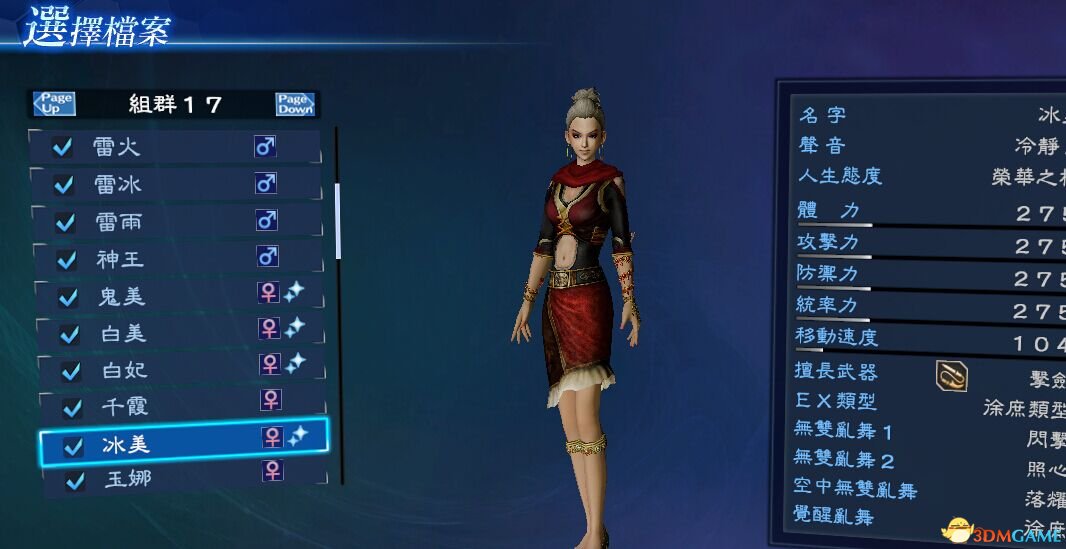Toggle the checkbox next to 玉娜
Image resolution: width=1066 pixels, height=549 pixels.
(x=74, y=481)
